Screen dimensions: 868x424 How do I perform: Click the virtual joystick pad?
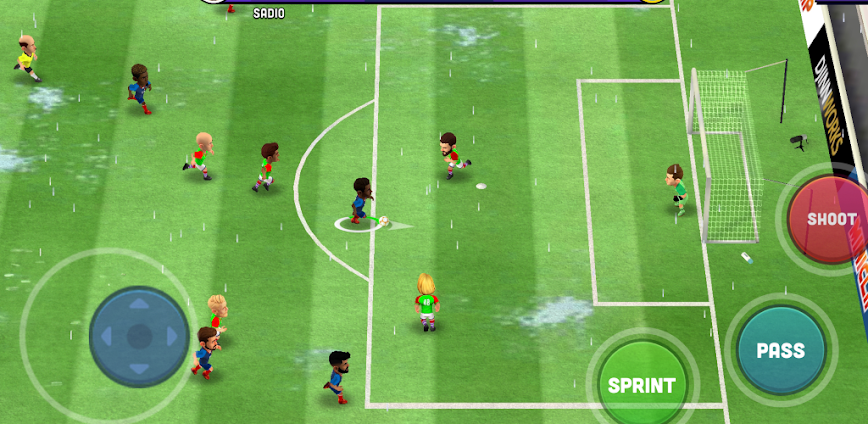(139, 336)
